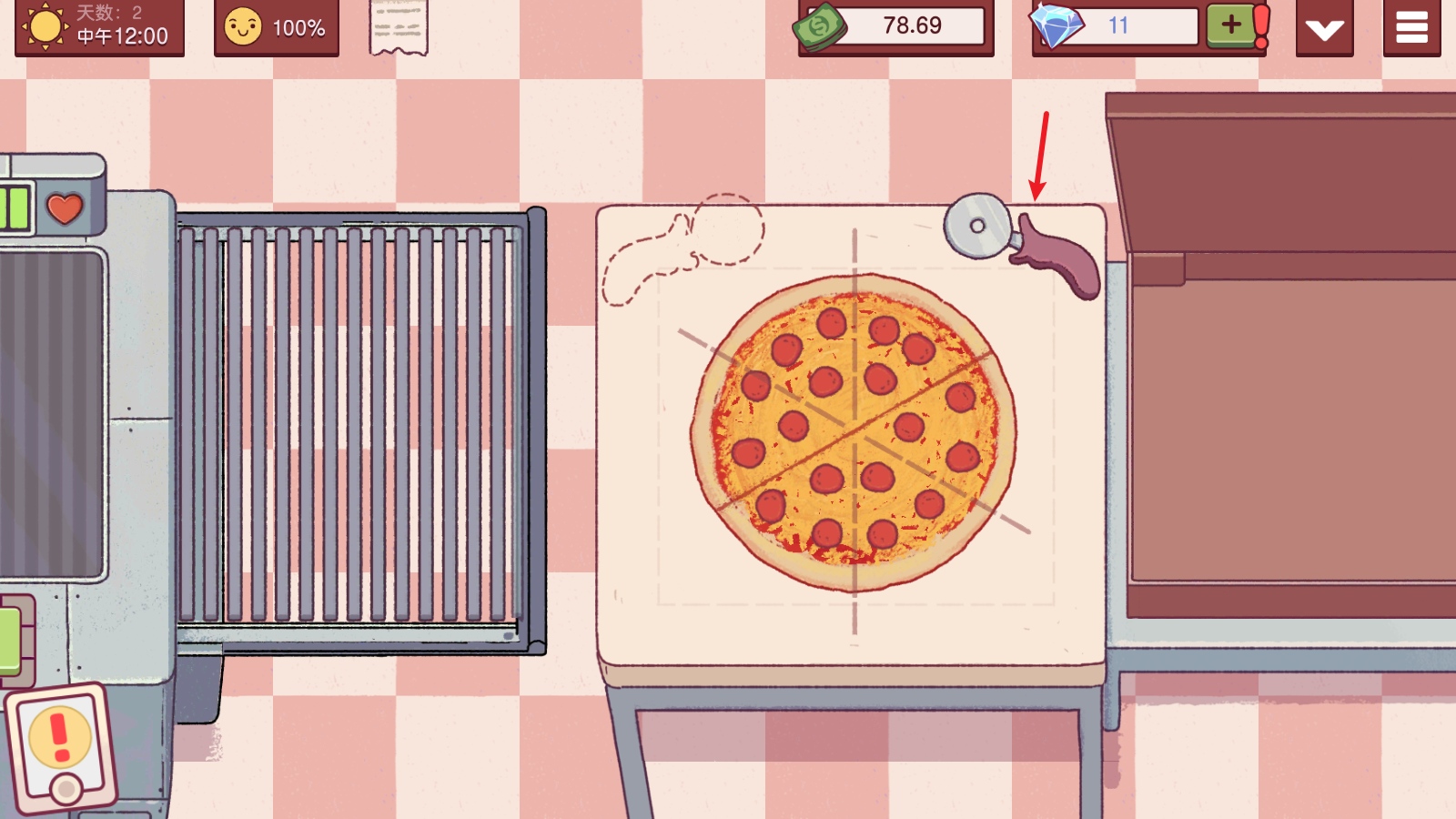Viewport: 1456px width, 819px height.
Task: Open the hamburger menu
Action: [x=1411, y=27]
